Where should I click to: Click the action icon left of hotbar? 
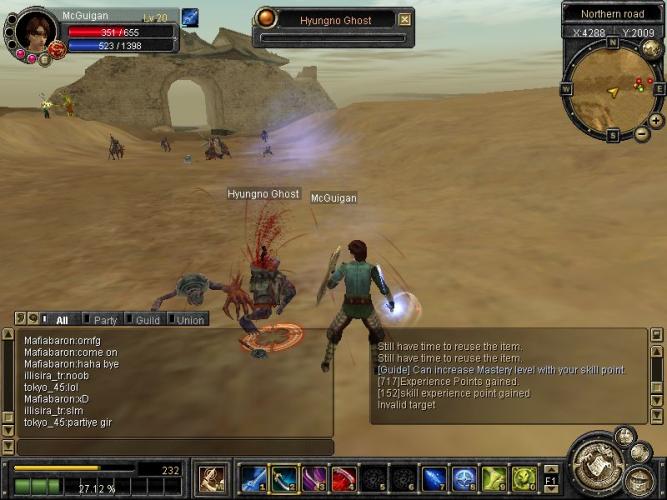coord(212,479)
